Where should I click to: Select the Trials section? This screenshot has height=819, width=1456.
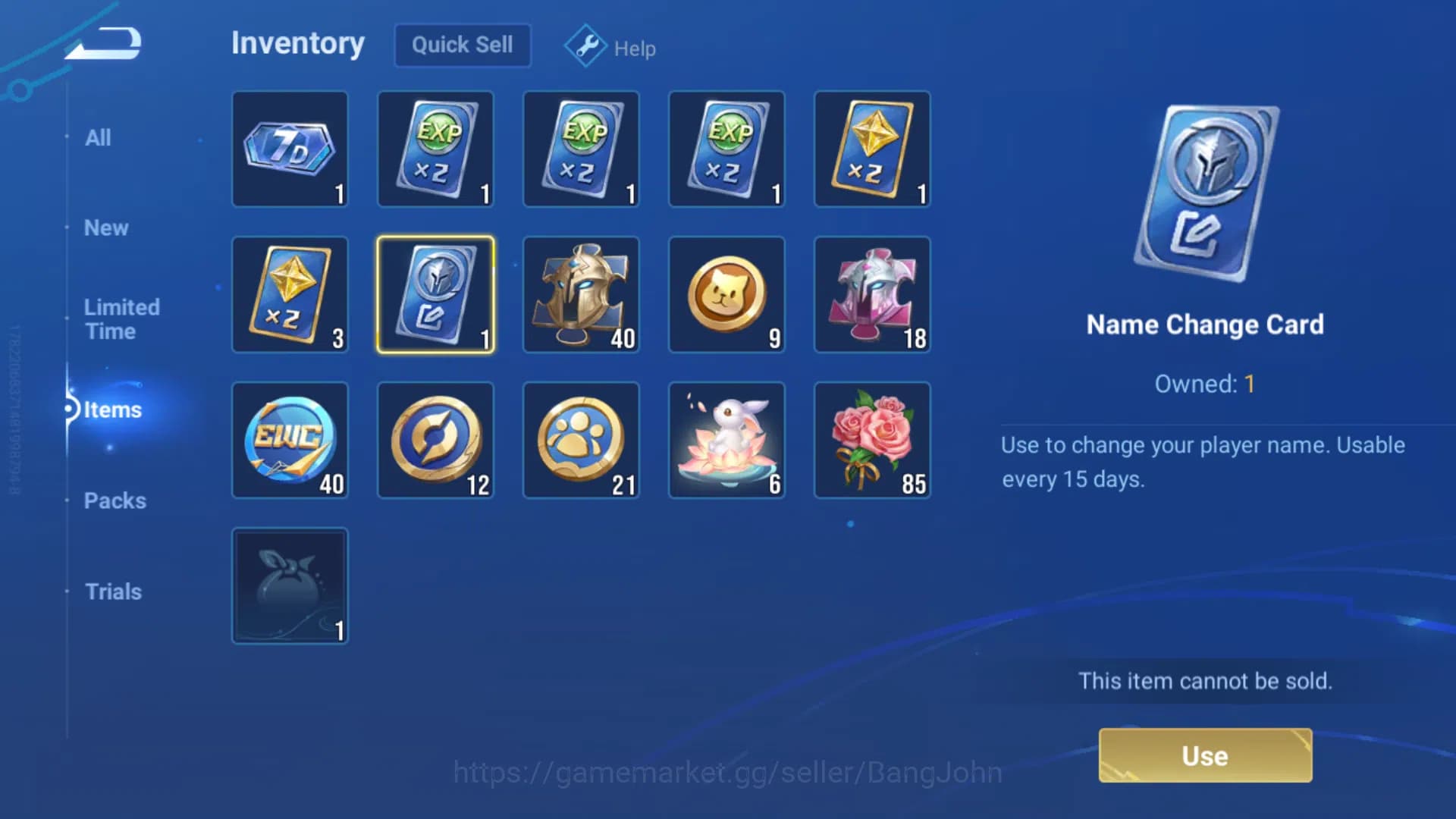point(112,591)
